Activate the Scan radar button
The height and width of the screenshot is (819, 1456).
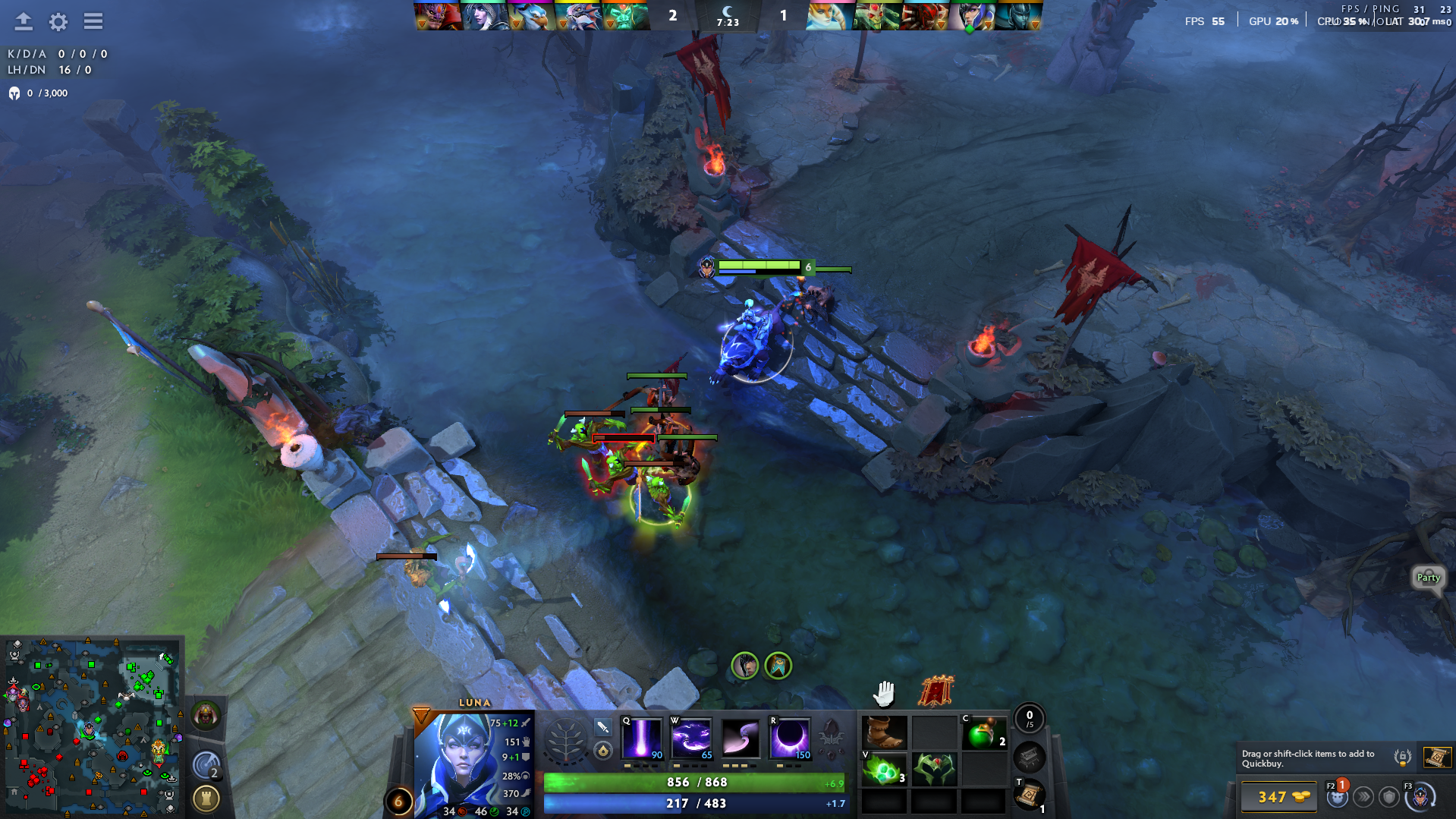coord(206,765)
